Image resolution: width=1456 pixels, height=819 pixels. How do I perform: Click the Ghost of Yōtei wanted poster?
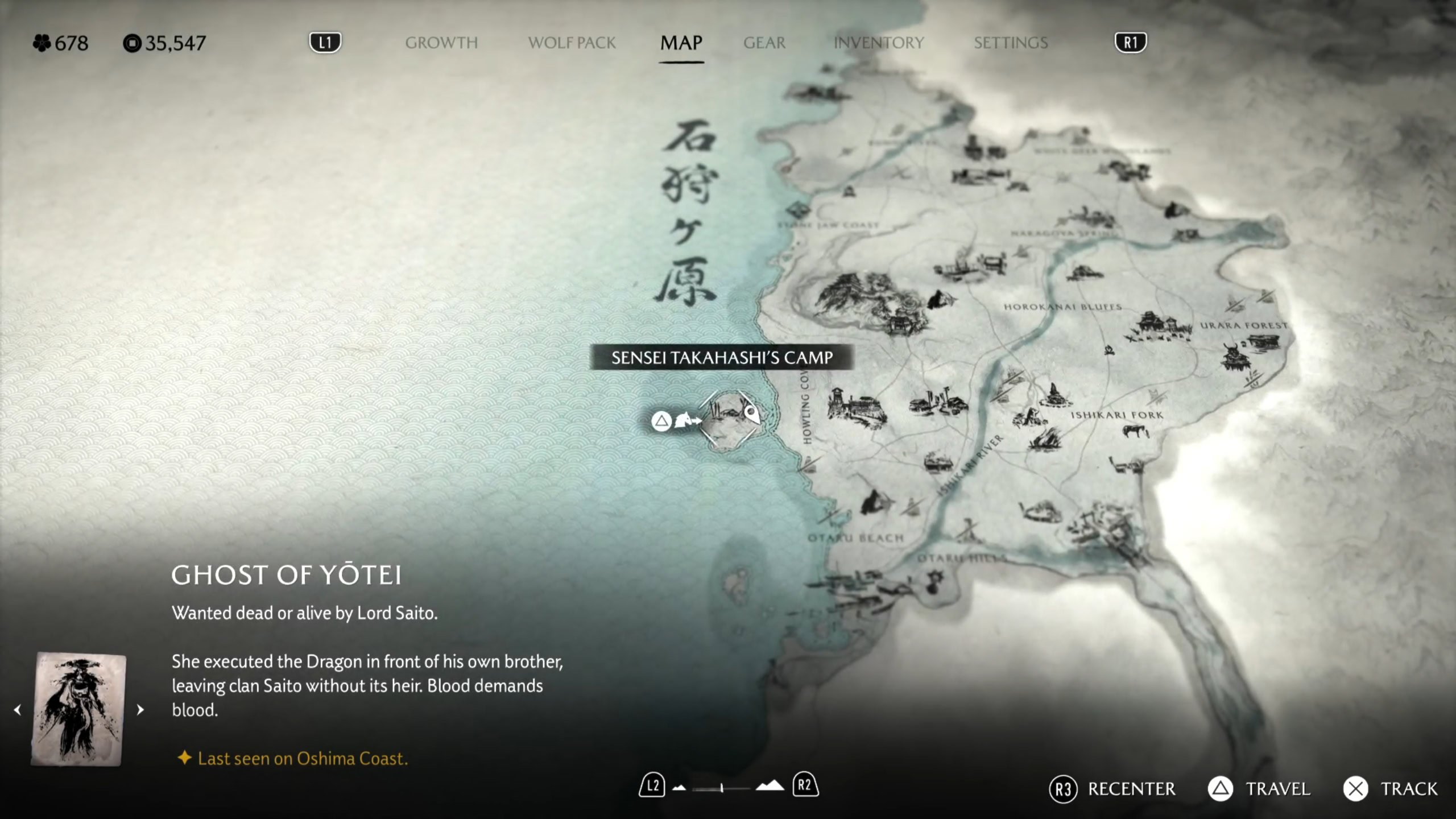[x=78, y=709]
